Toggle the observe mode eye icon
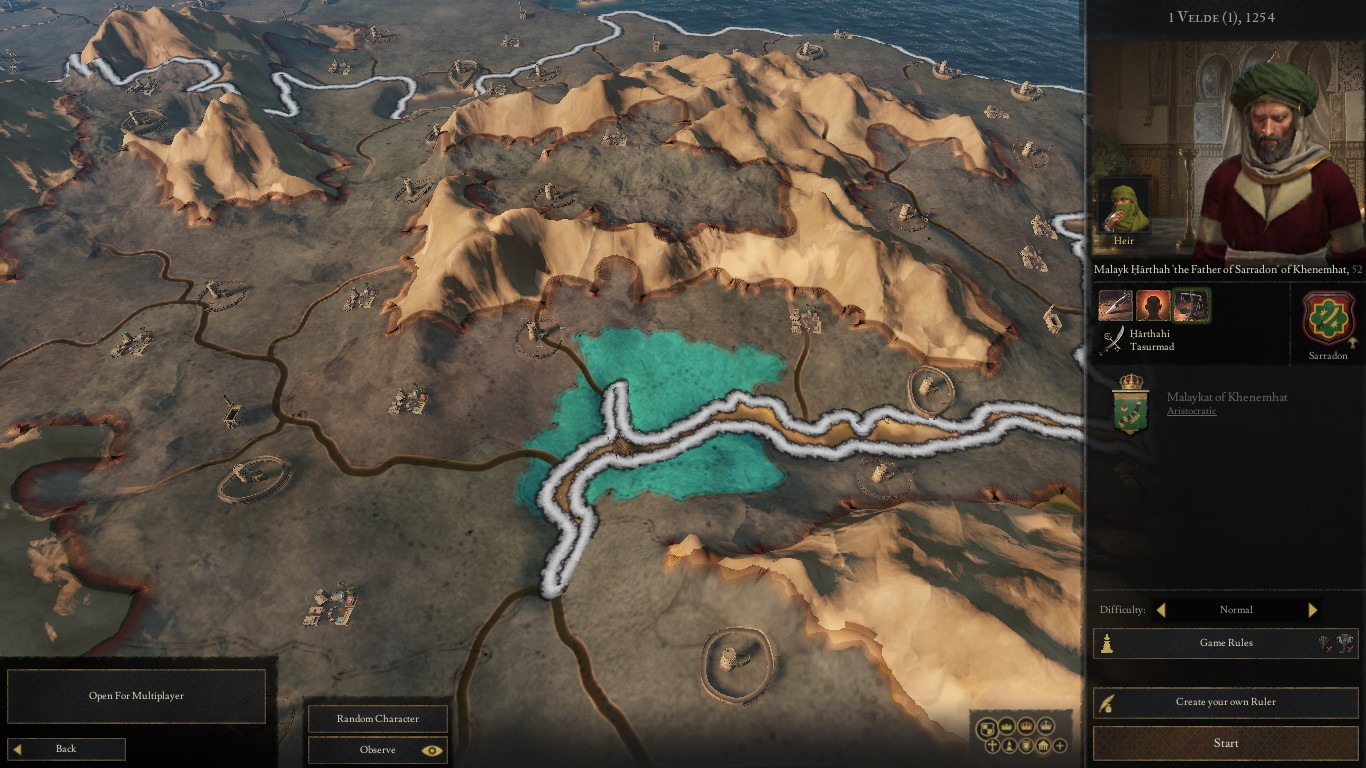1366x768 pixels. coord(433,750)
